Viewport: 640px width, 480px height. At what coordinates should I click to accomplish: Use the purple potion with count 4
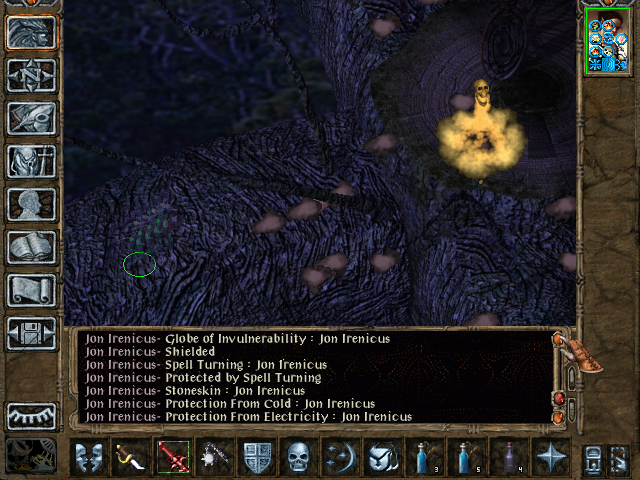point(507,458)
